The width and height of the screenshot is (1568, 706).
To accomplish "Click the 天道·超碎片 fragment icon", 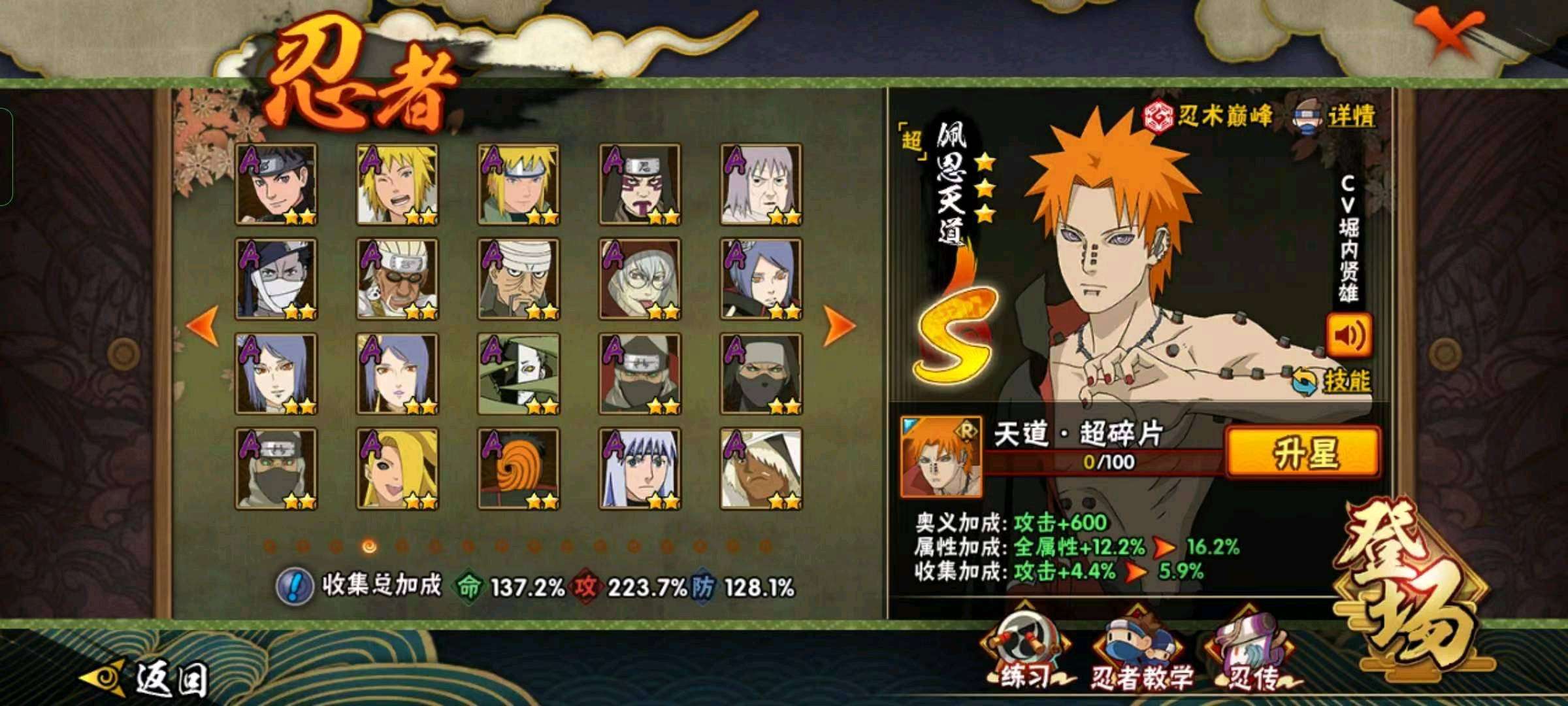I will (x=940, y=456).
